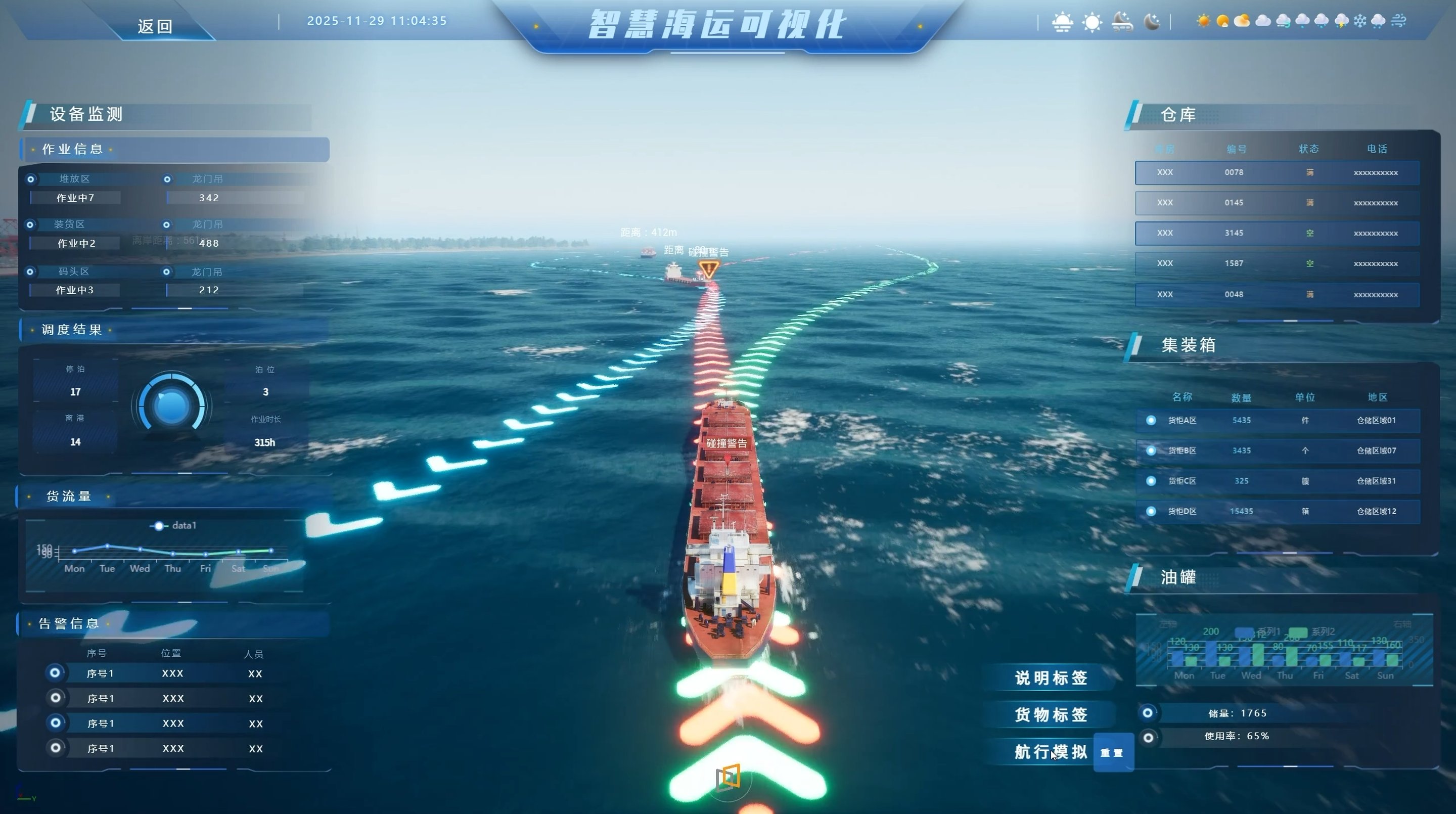Expand the 作业信息 section header

coord(72,149)
